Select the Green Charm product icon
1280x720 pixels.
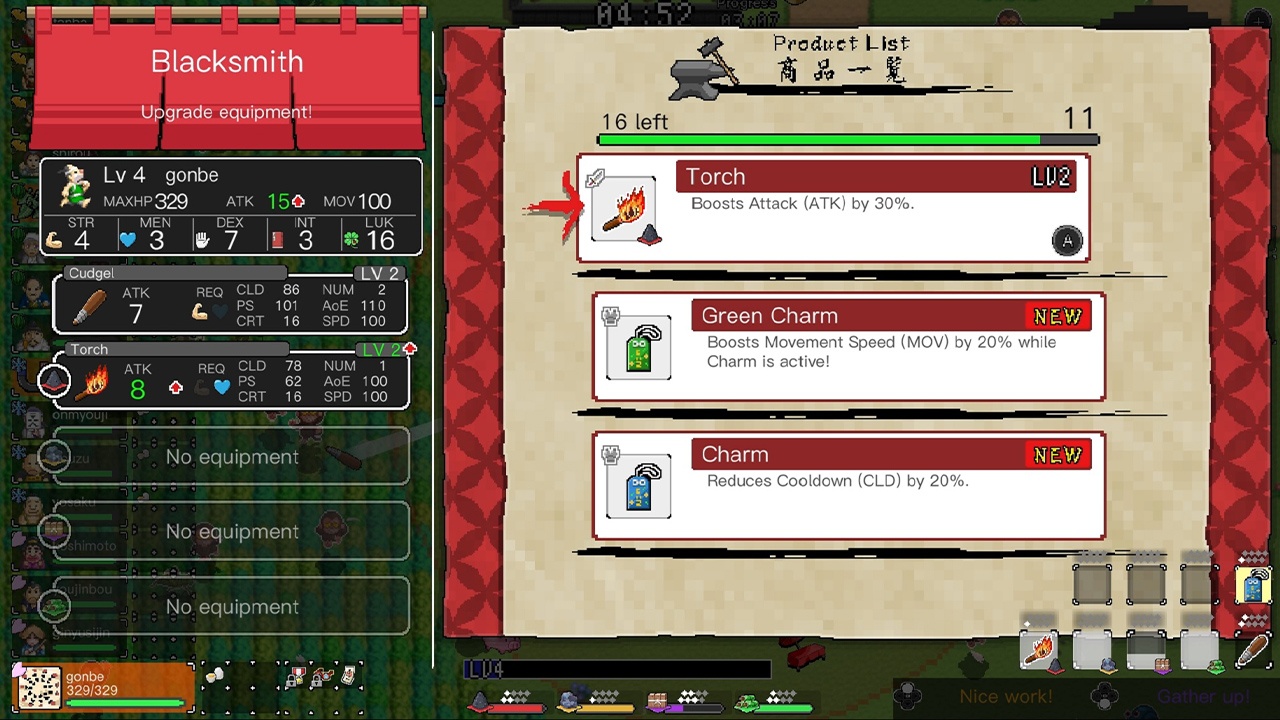638,347
